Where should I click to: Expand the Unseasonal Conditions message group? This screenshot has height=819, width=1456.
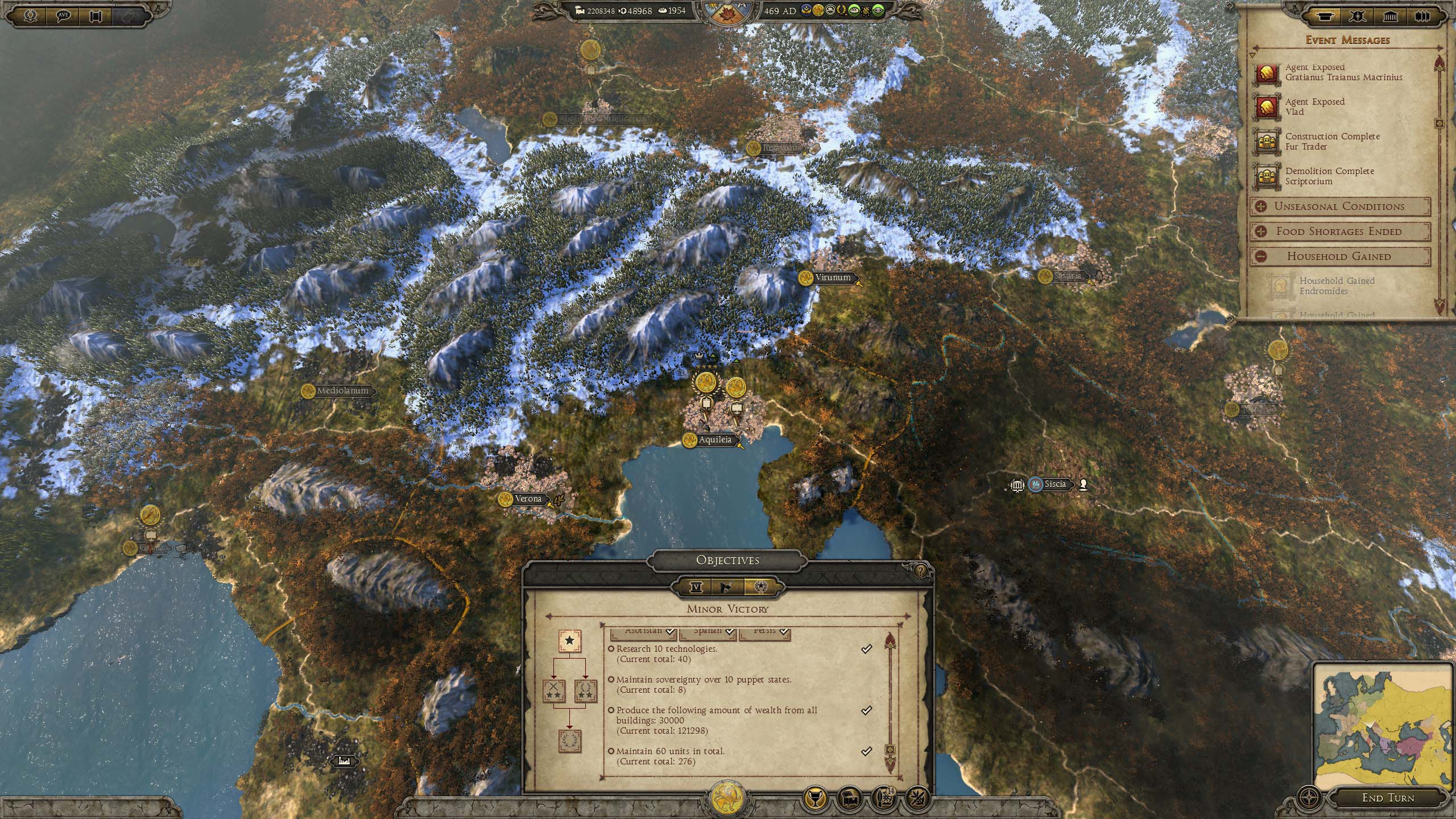point(1261,206)
